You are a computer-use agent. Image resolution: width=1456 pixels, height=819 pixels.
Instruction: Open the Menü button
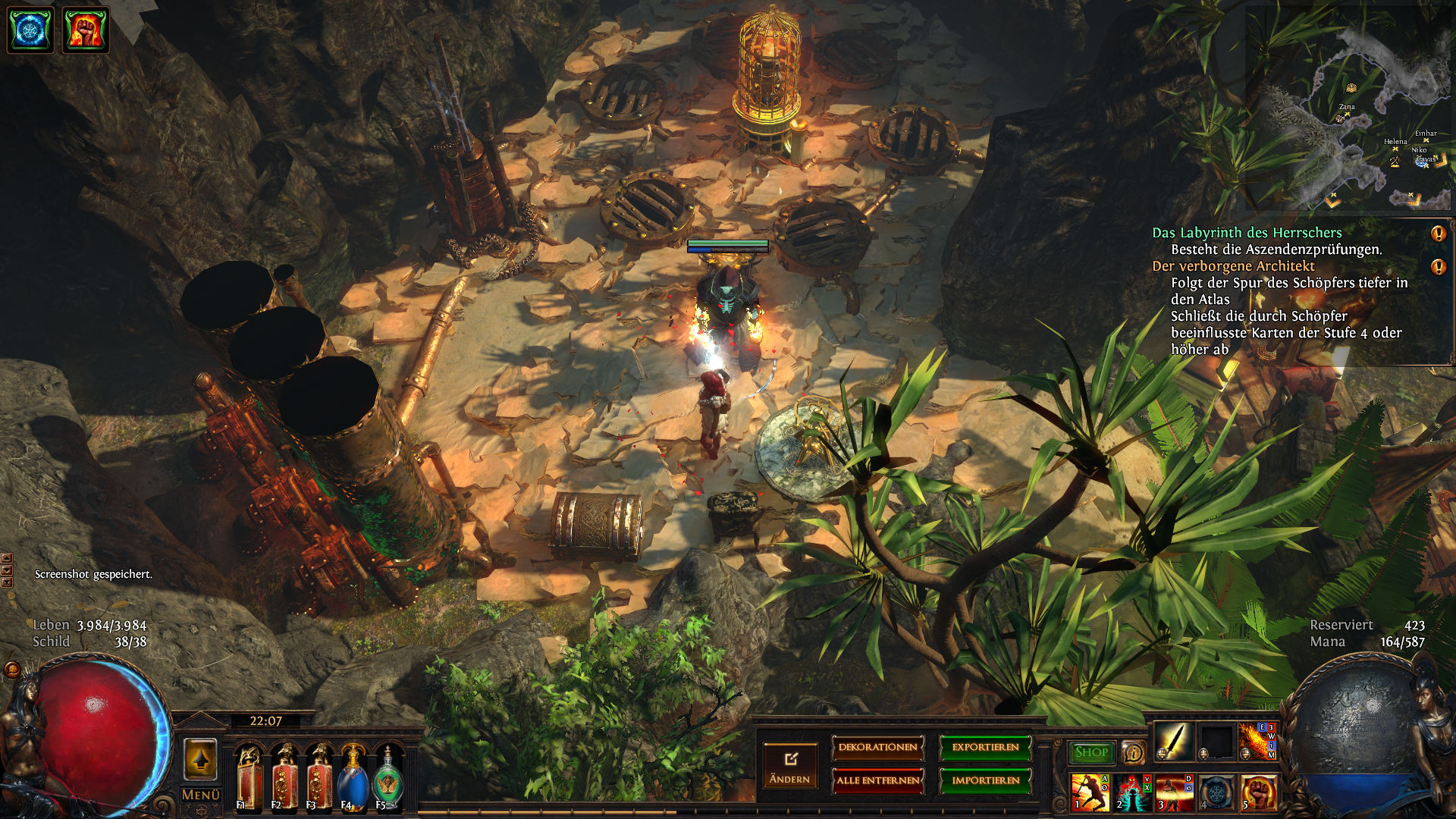[x=201, y=795]
